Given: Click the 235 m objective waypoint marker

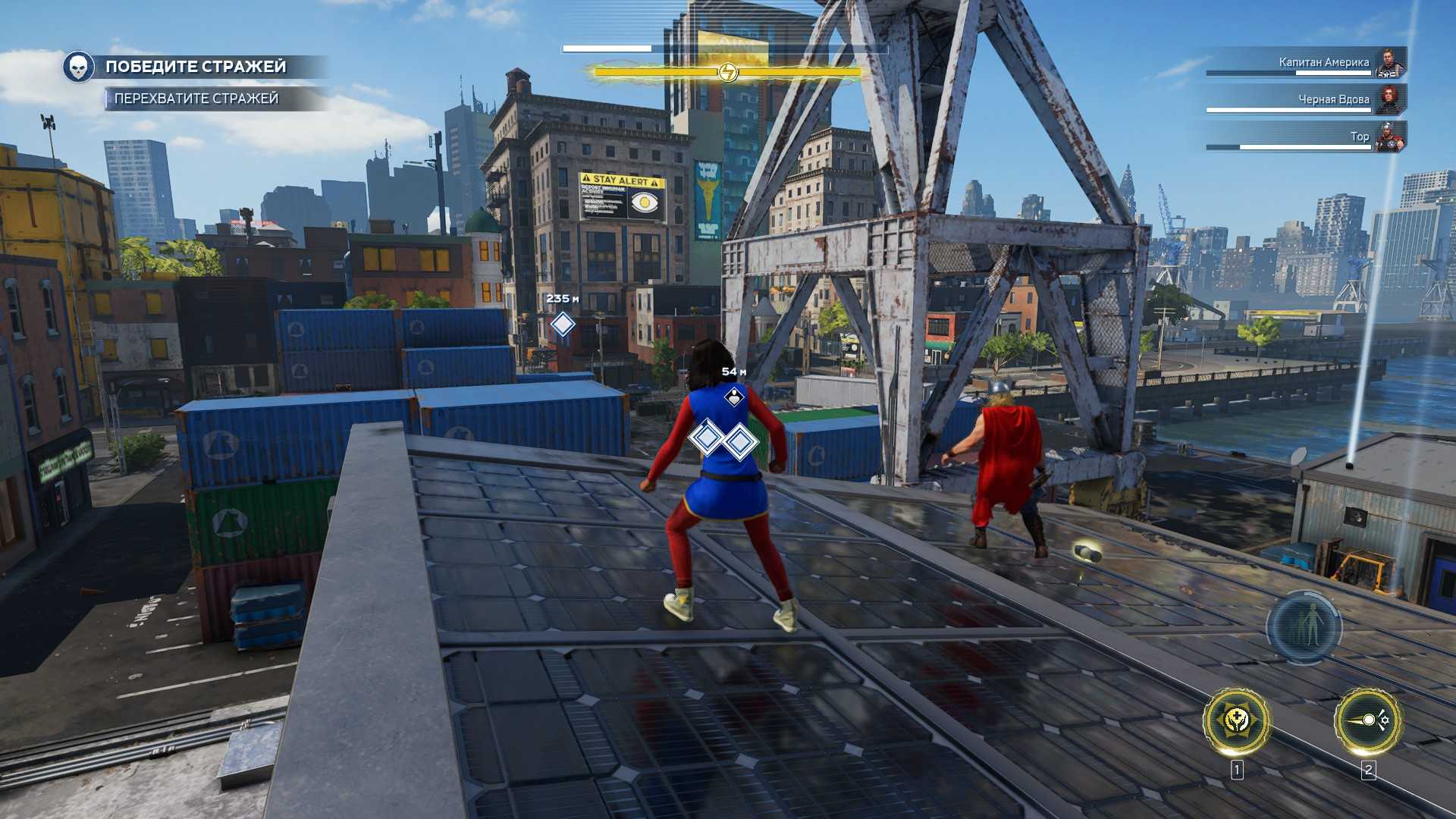Looking at the screenshot, I should [562, 325].
